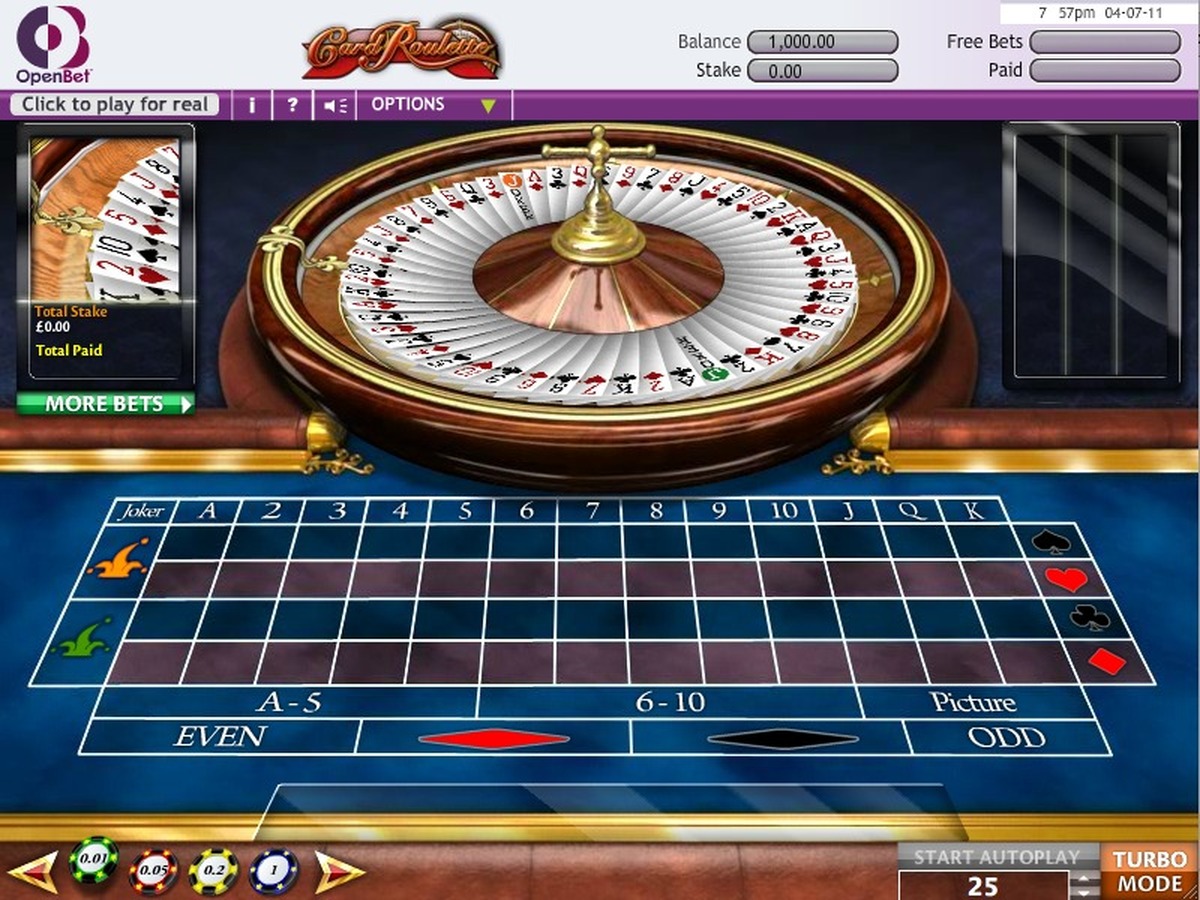Select the 1 blue chip
The image size is (1200, 900).
point(274,871)
